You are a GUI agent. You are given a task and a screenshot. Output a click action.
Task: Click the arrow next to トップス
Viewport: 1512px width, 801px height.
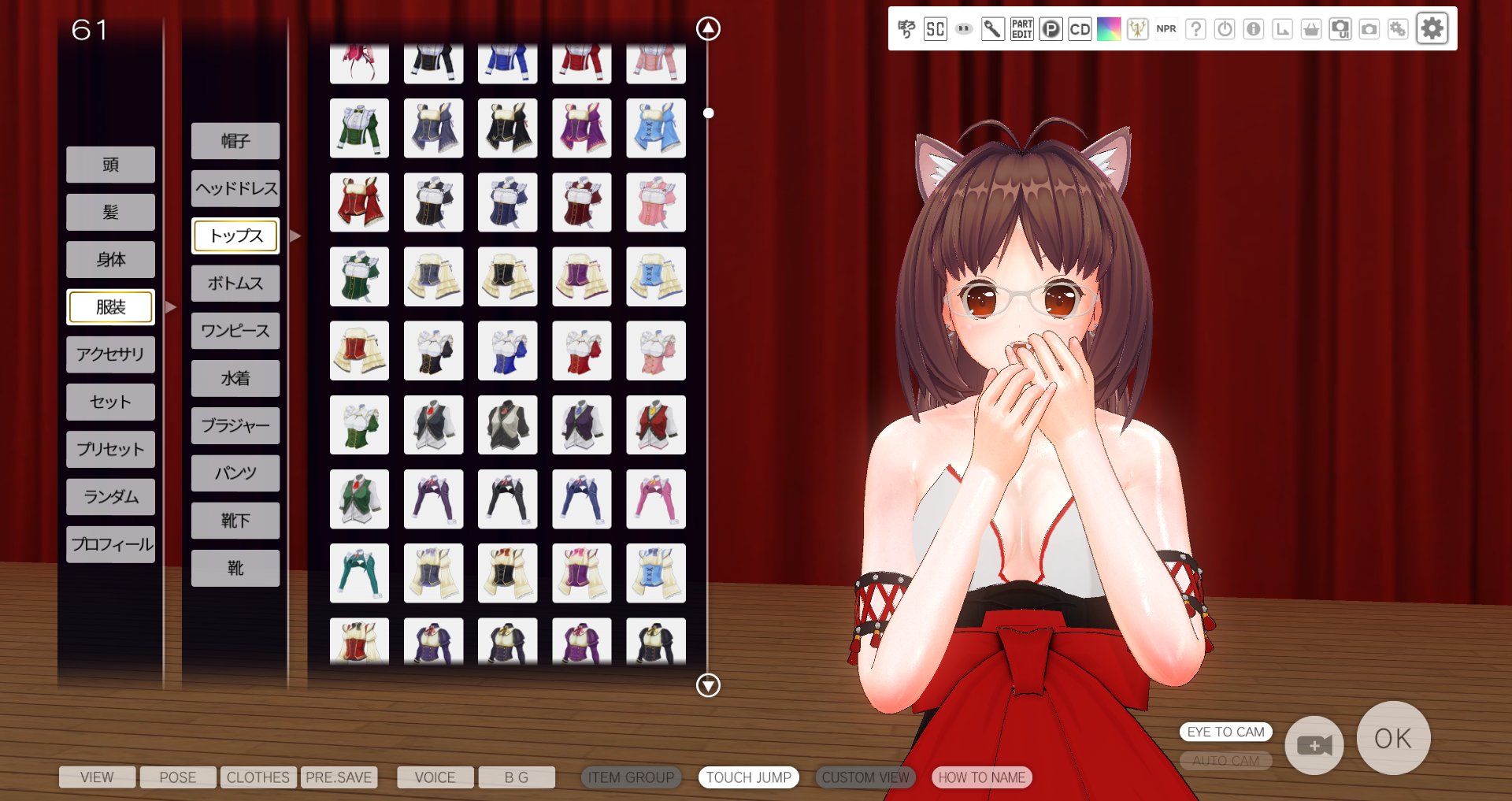point(295,234)
